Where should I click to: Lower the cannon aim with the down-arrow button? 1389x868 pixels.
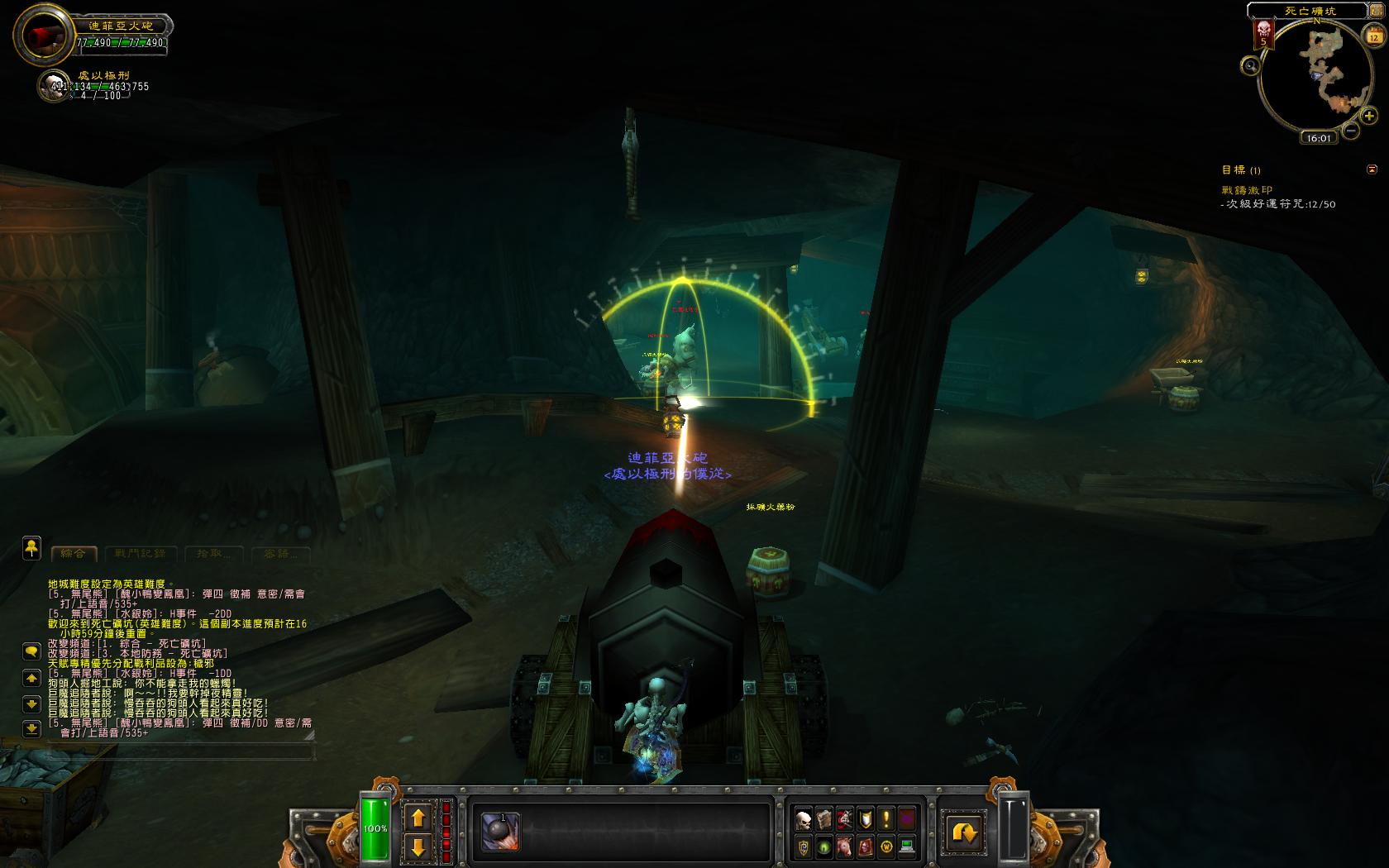point(418,847)
